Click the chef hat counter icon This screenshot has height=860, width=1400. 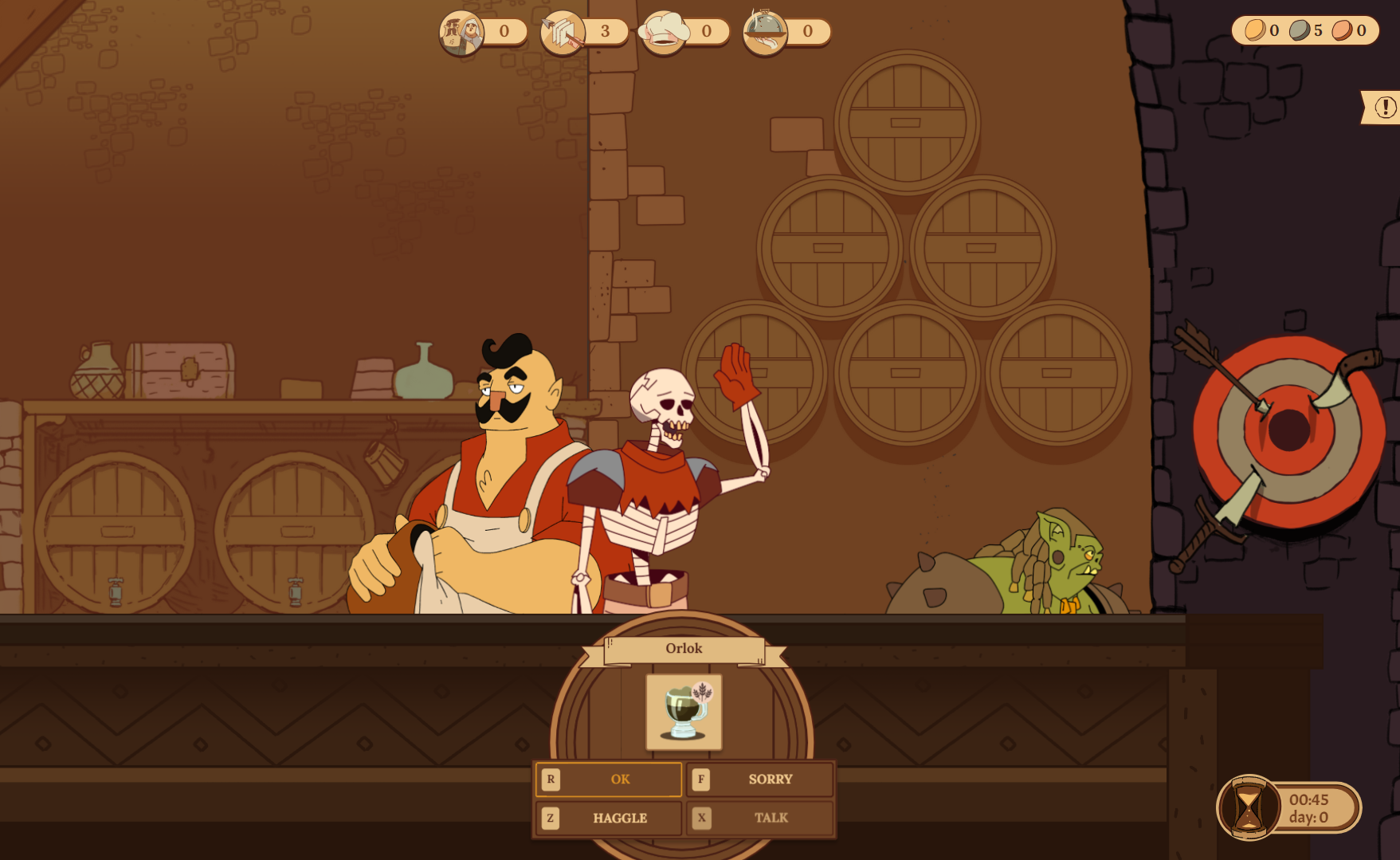665,30
